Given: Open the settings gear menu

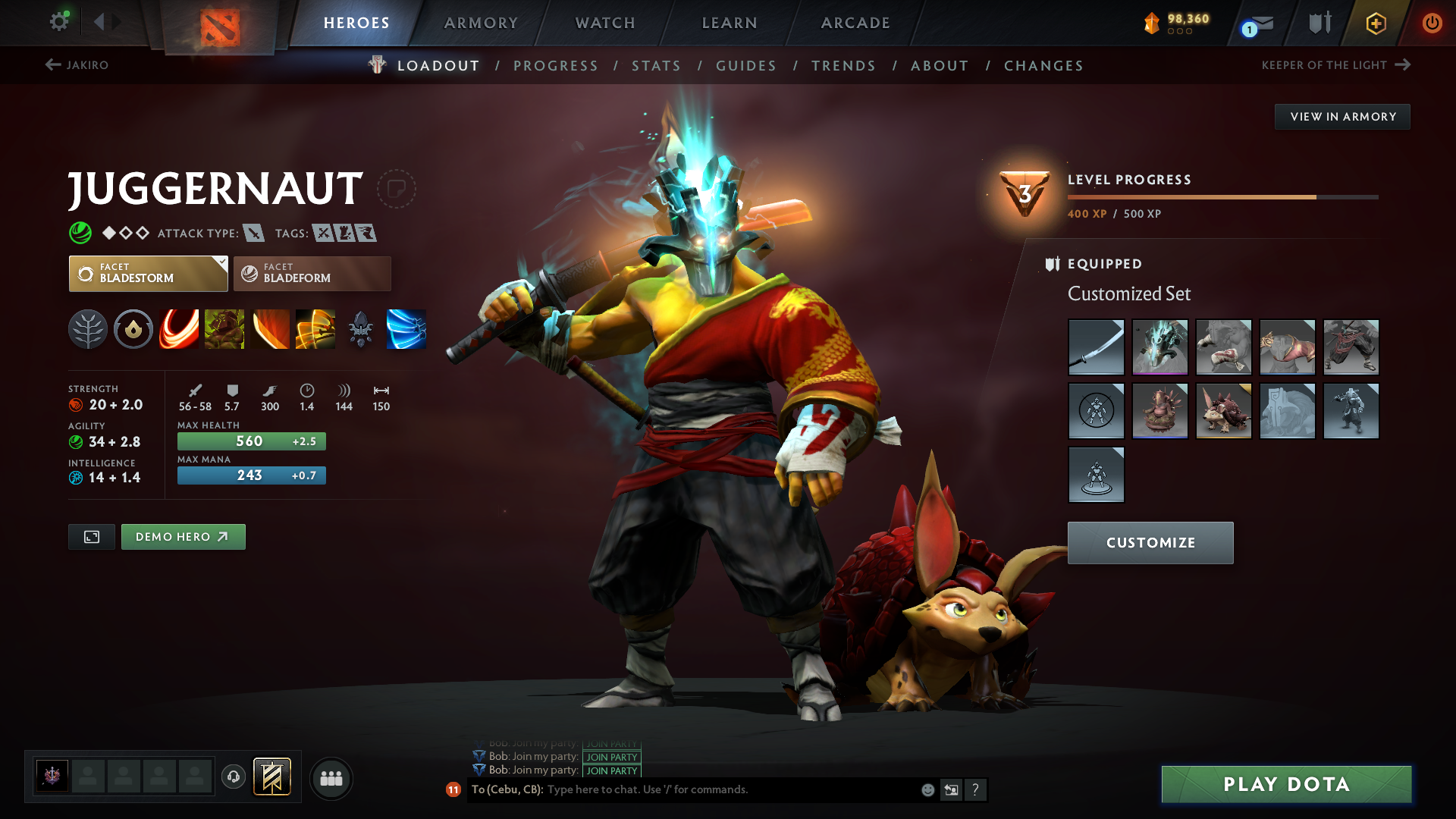Looking at the screenshot, I should pyautogui.click(x=59, y=22).
